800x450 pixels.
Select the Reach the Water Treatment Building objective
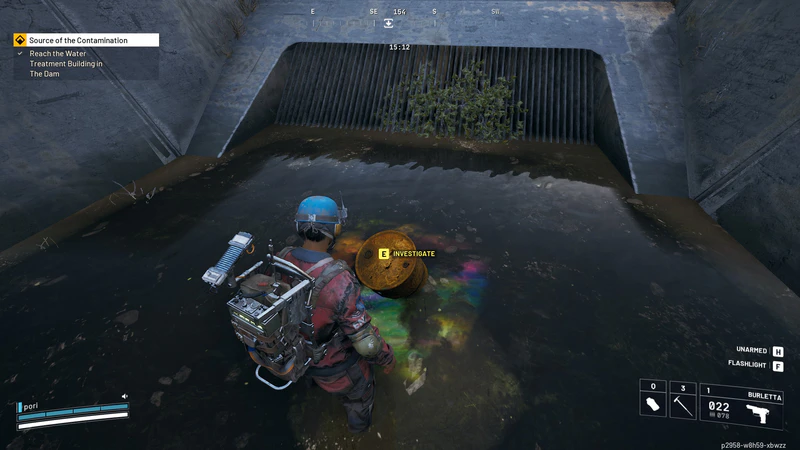66,63
